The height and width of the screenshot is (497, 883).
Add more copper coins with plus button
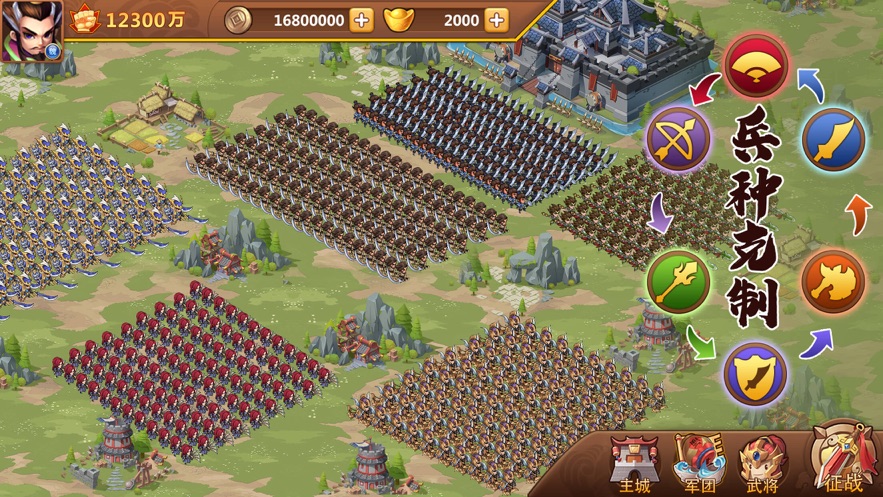tap(362, 20)
